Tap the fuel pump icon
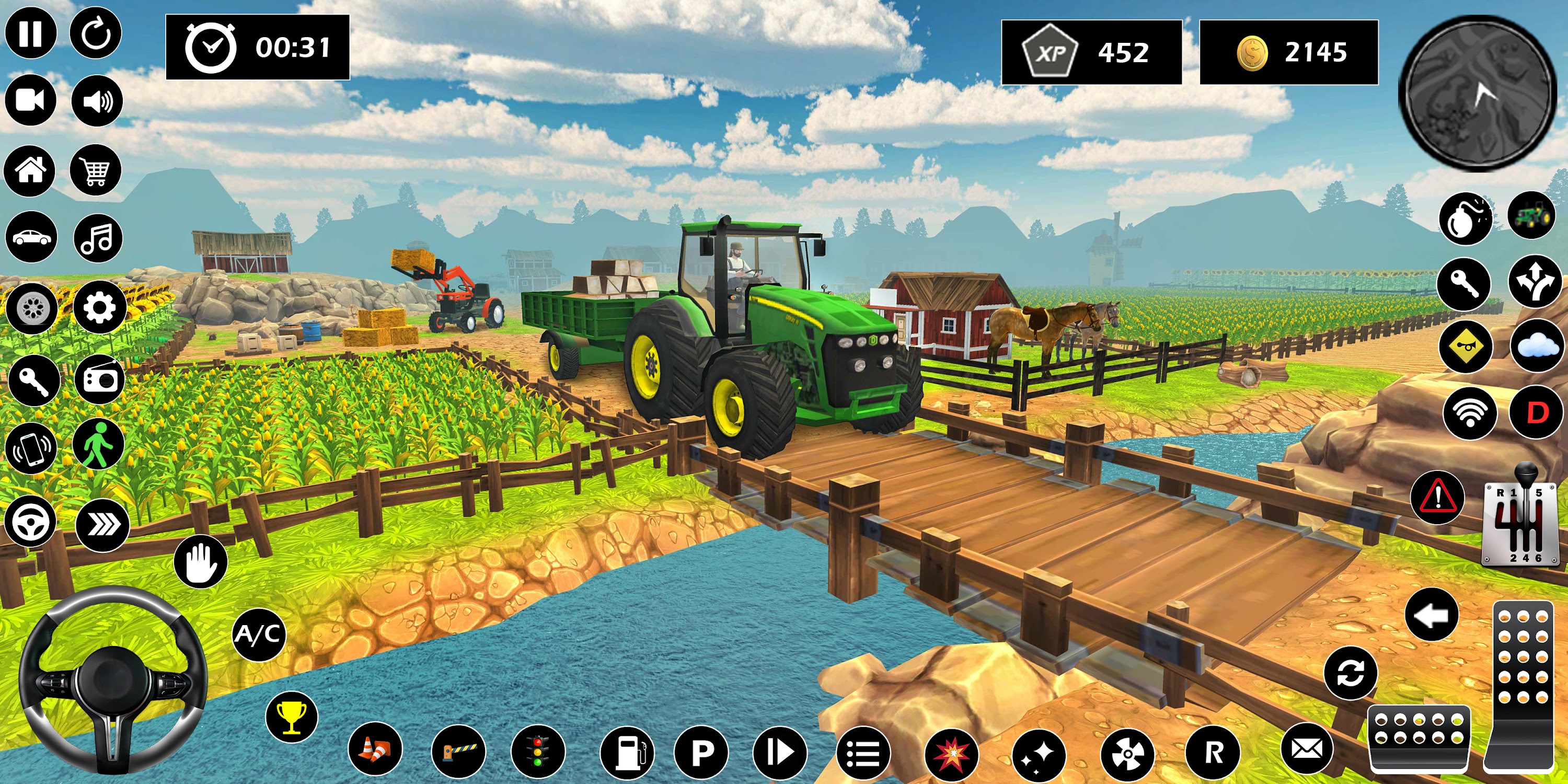 (x=627, y=753)
